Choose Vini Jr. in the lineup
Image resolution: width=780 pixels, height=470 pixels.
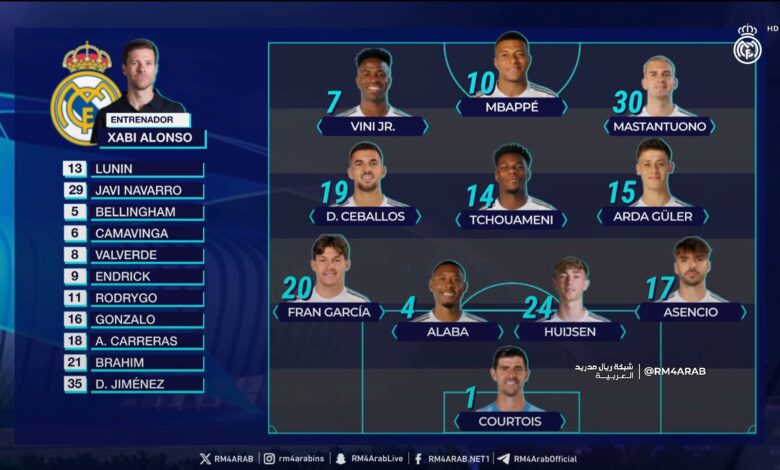373,126
